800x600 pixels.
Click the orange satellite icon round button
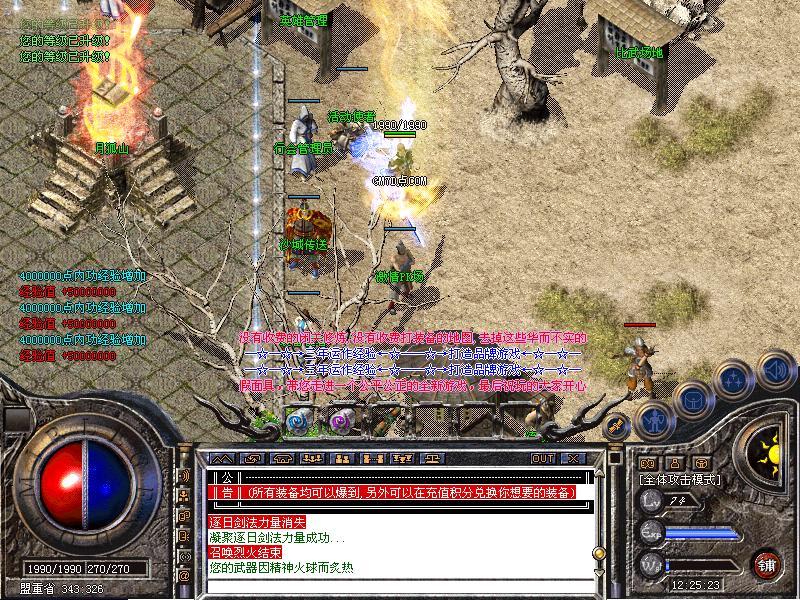pyautogui.click(x=616, y=425)
